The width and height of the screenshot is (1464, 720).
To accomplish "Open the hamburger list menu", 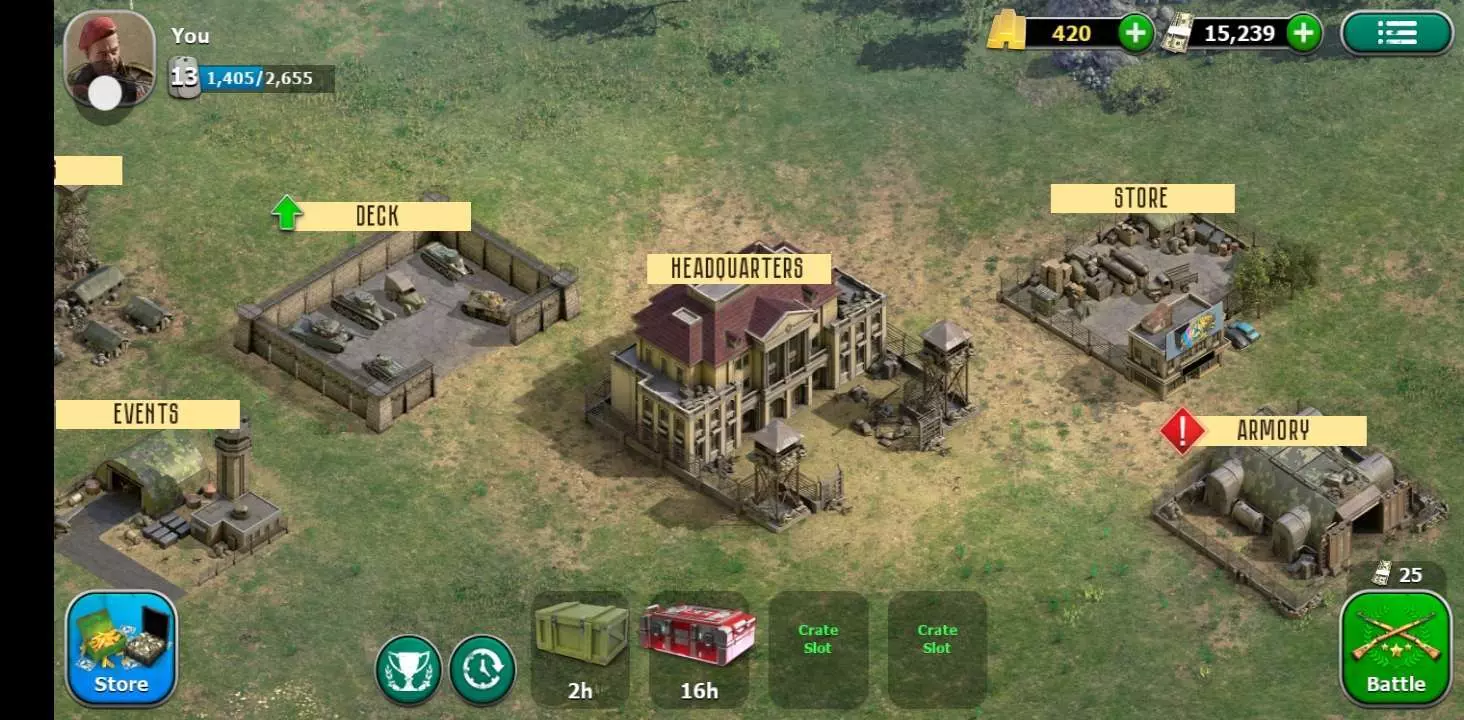I will click(1396, 34).
